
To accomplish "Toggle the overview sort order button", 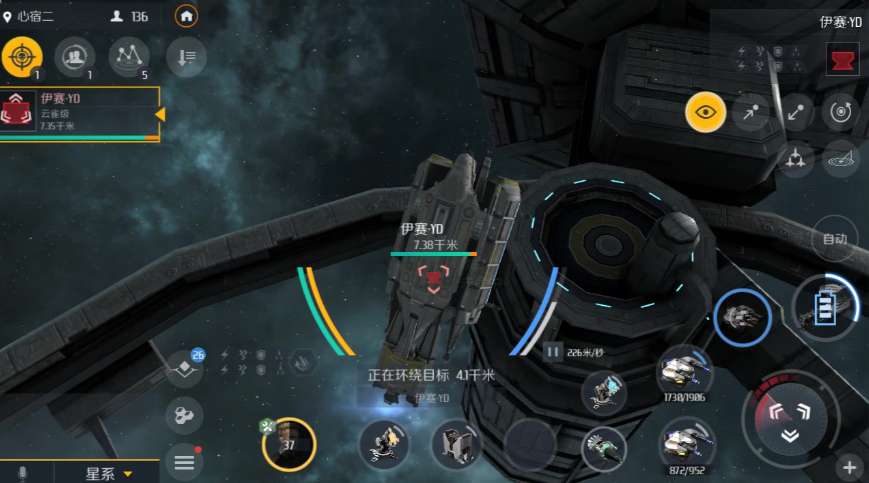I will click(x=186, y=56).
